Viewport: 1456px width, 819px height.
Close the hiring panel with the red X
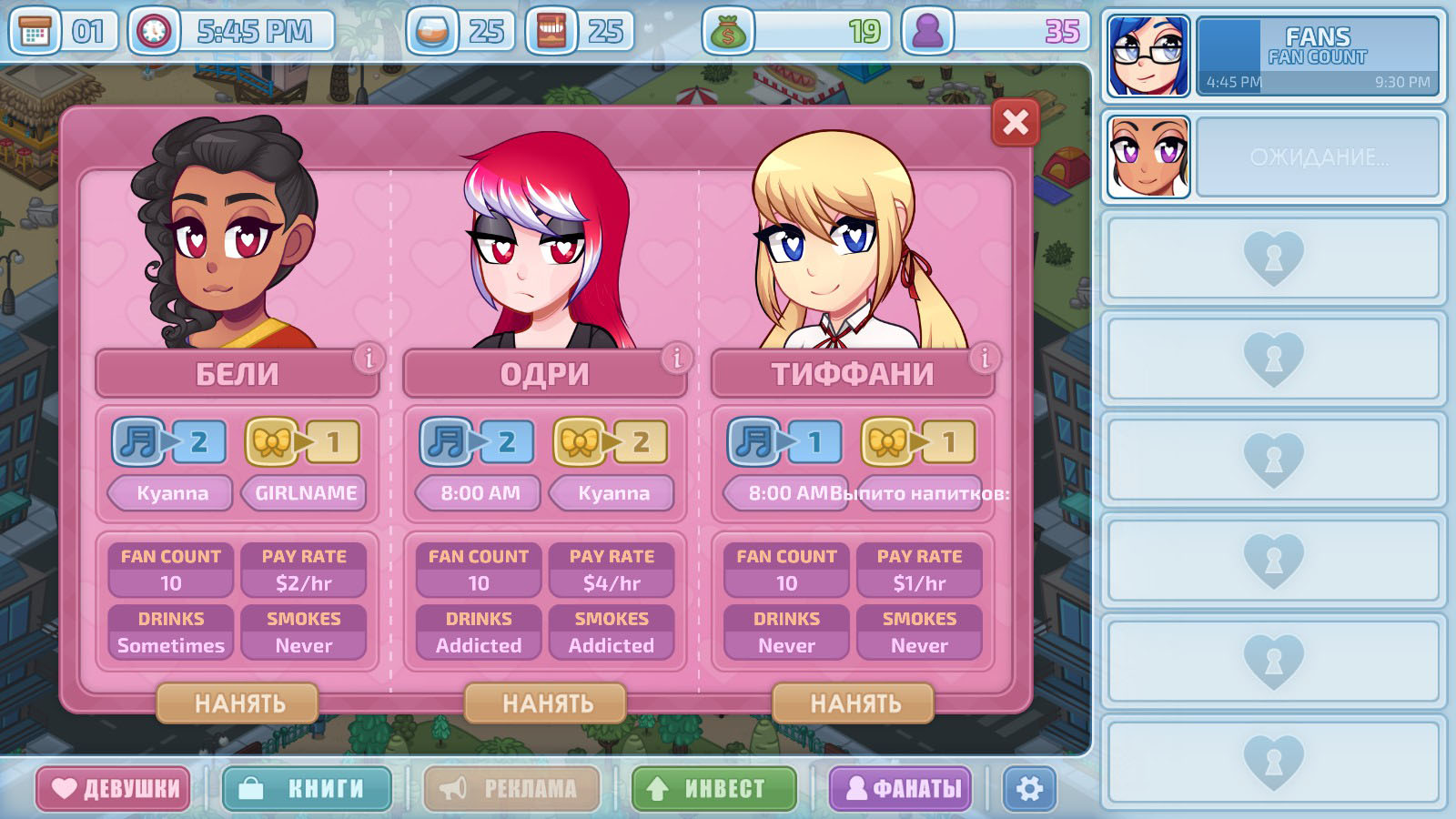(1016, 123)
